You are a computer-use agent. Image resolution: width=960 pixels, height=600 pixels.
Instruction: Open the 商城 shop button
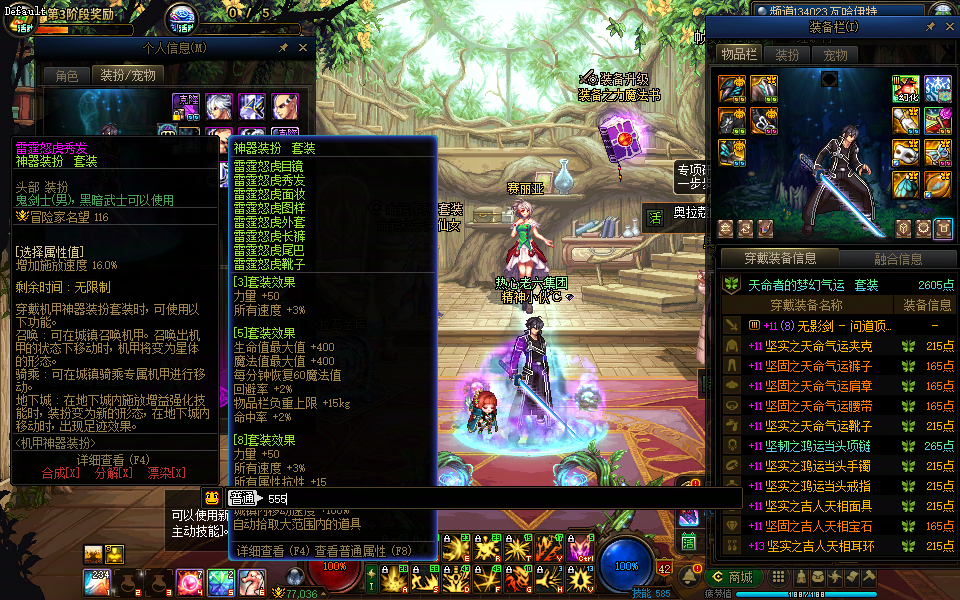click(732, 577)
